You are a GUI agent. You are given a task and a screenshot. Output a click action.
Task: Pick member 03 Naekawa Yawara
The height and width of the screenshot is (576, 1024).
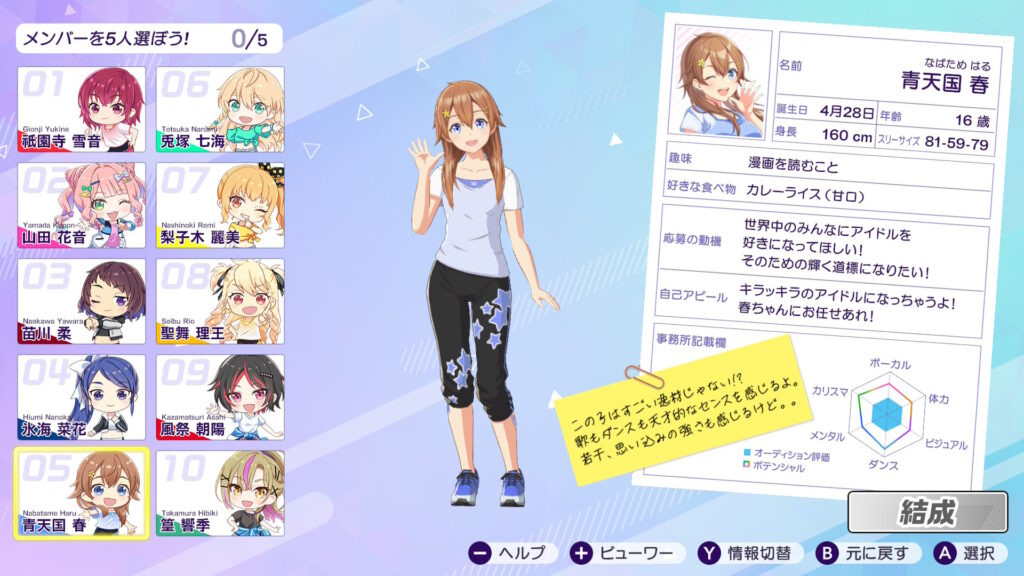(81, 301)
